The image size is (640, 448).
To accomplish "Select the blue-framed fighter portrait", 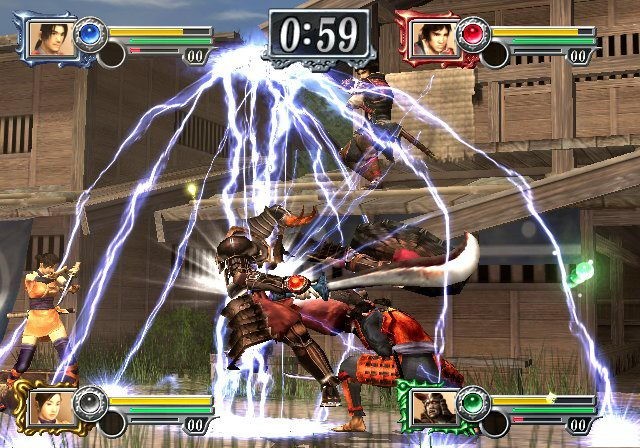I will tap(46, 38).
